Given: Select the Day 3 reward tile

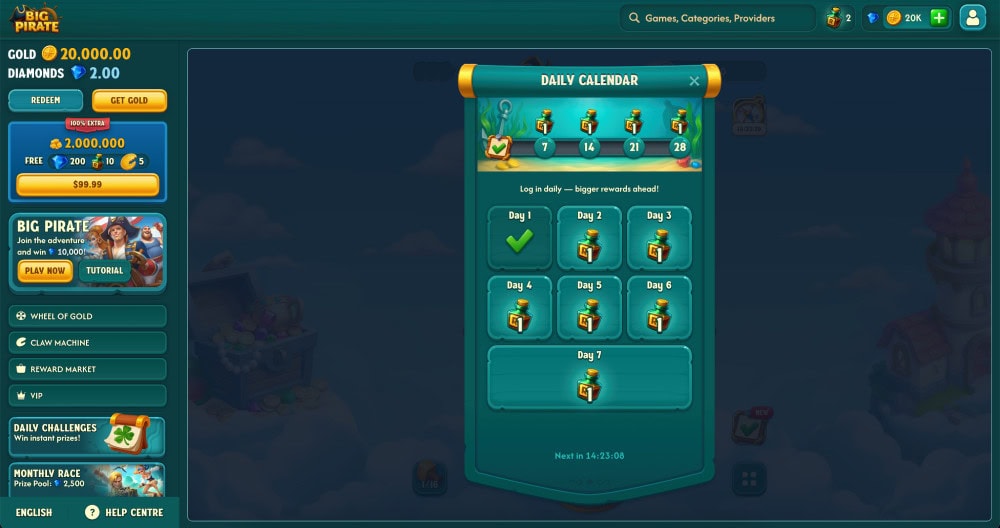Looking at the screenshot, I should point(659,238).
